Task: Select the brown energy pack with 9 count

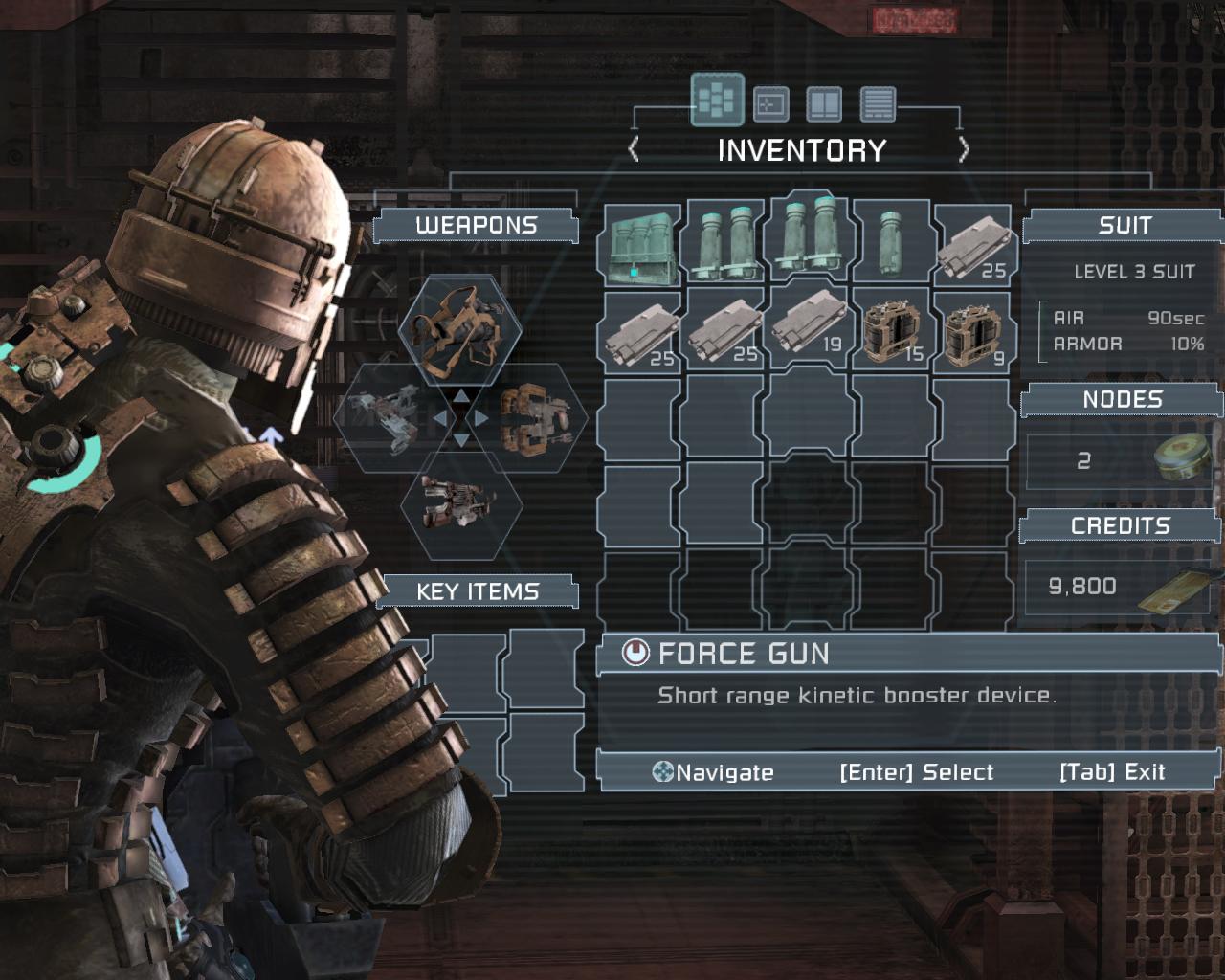Action: pyautogui.click(x=973, y=332)
